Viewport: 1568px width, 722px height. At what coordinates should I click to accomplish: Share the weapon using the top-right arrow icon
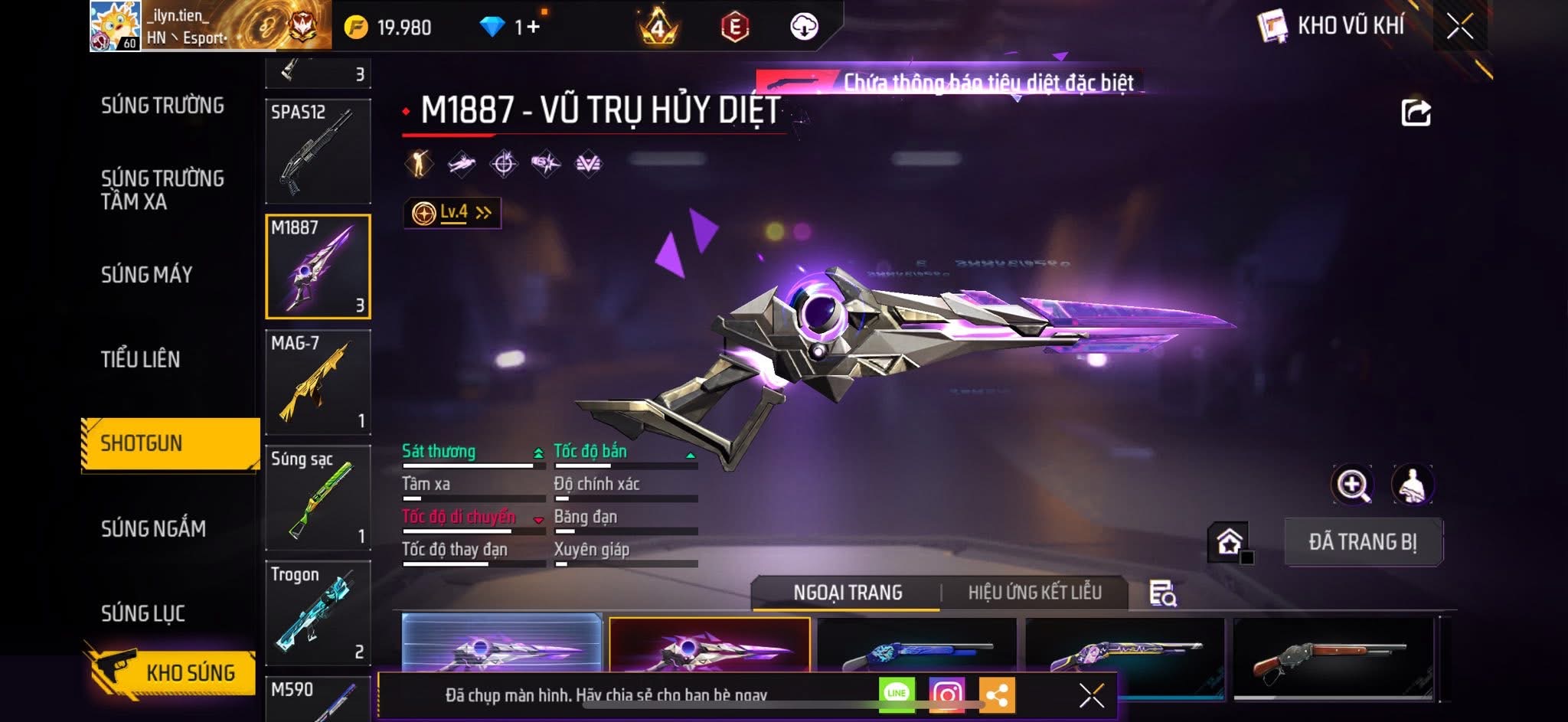click(x=1416, y=113)
